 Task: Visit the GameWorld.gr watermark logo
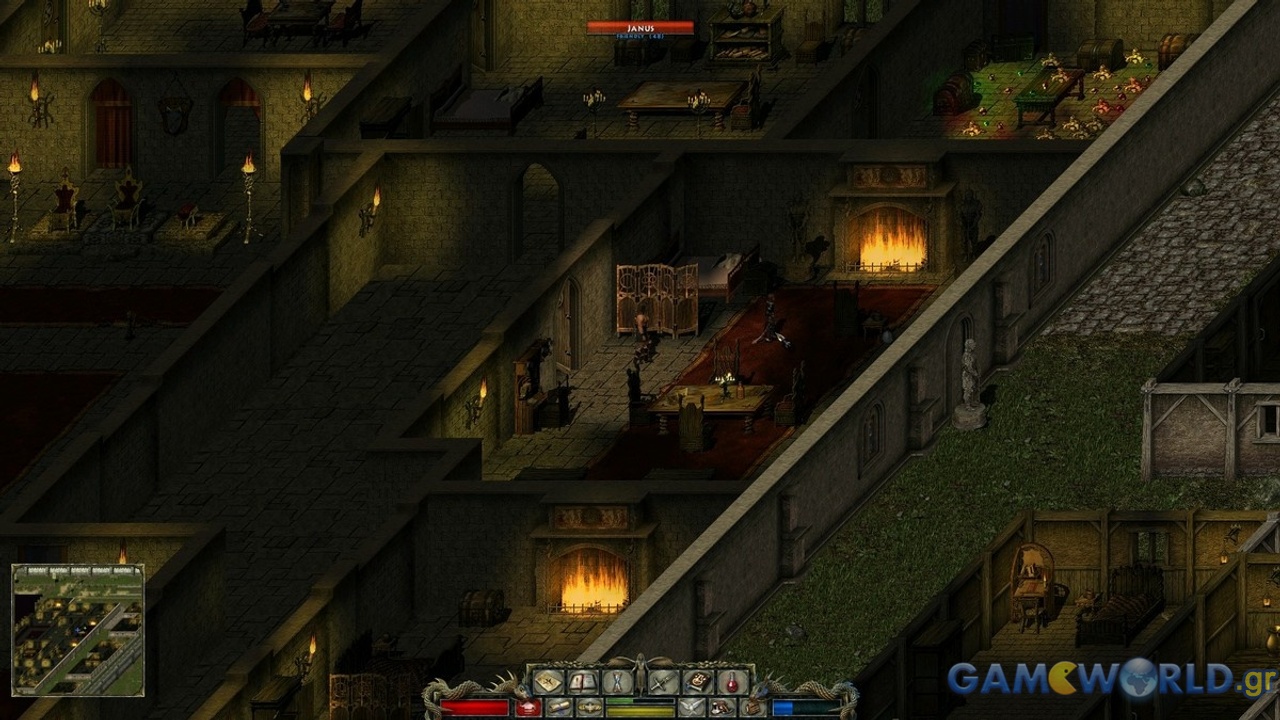(1098, 679)
